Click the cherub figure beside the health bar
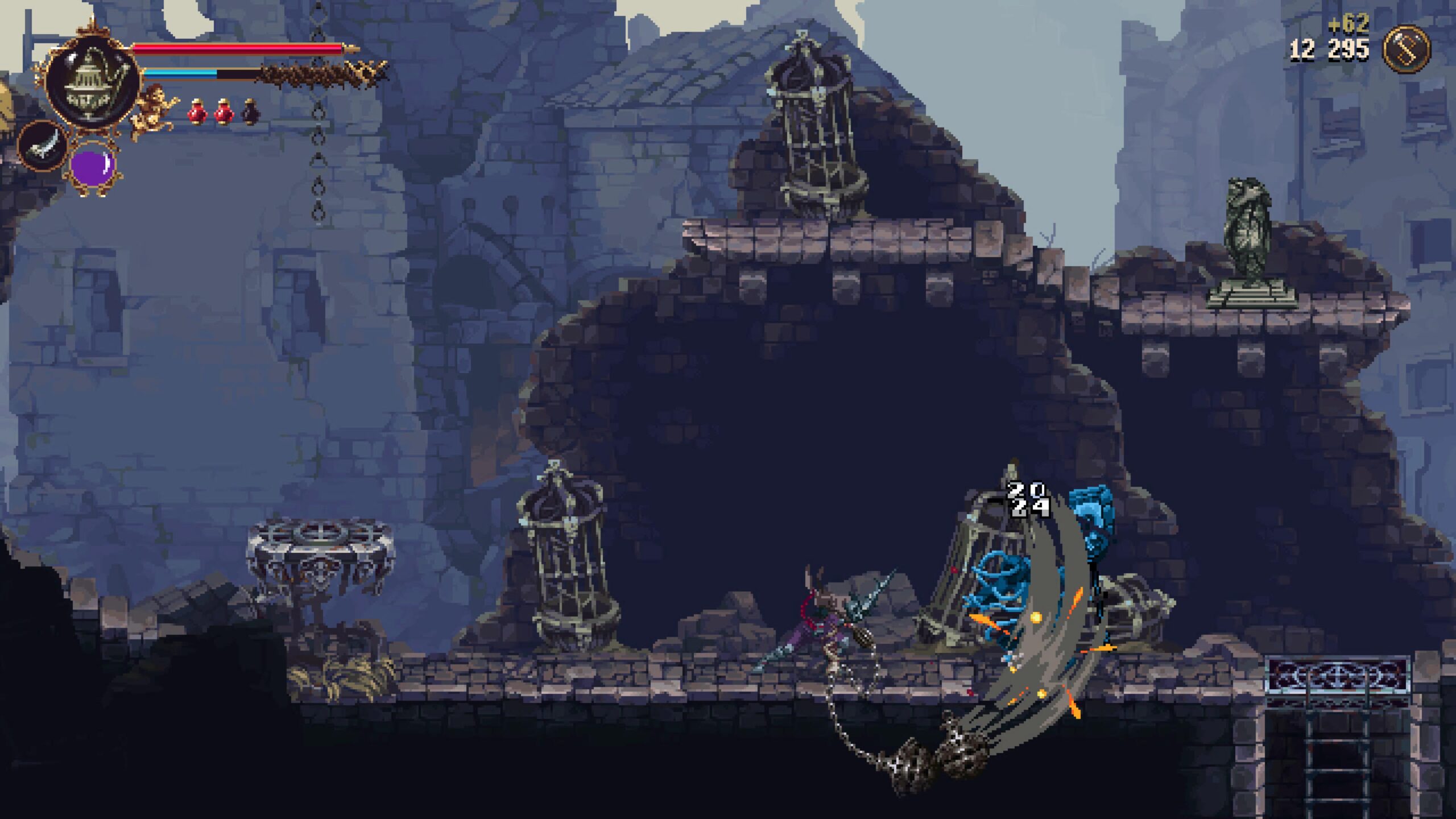Viewport: 1456px width, 819px height. click(154, 108)
